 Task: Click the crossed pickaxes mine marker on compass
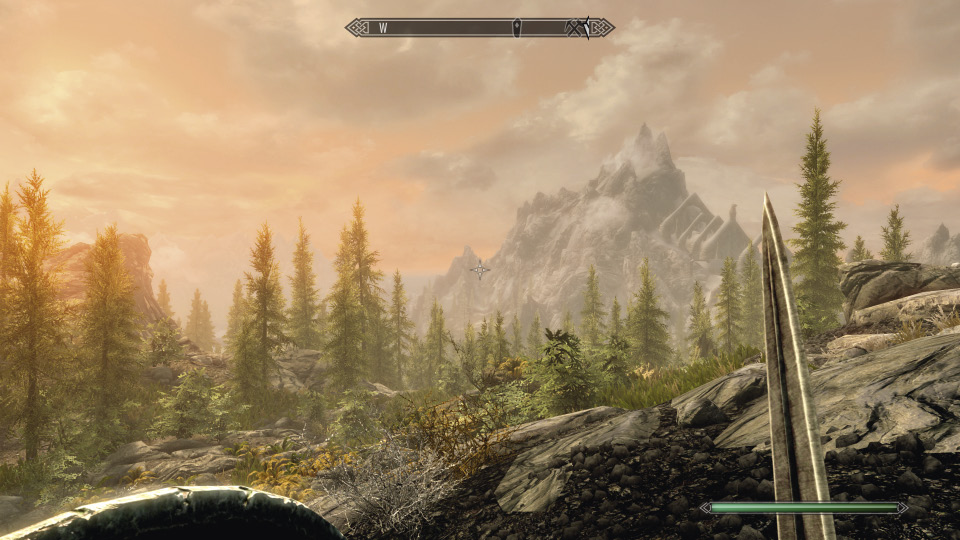click(x=576, y=28)
